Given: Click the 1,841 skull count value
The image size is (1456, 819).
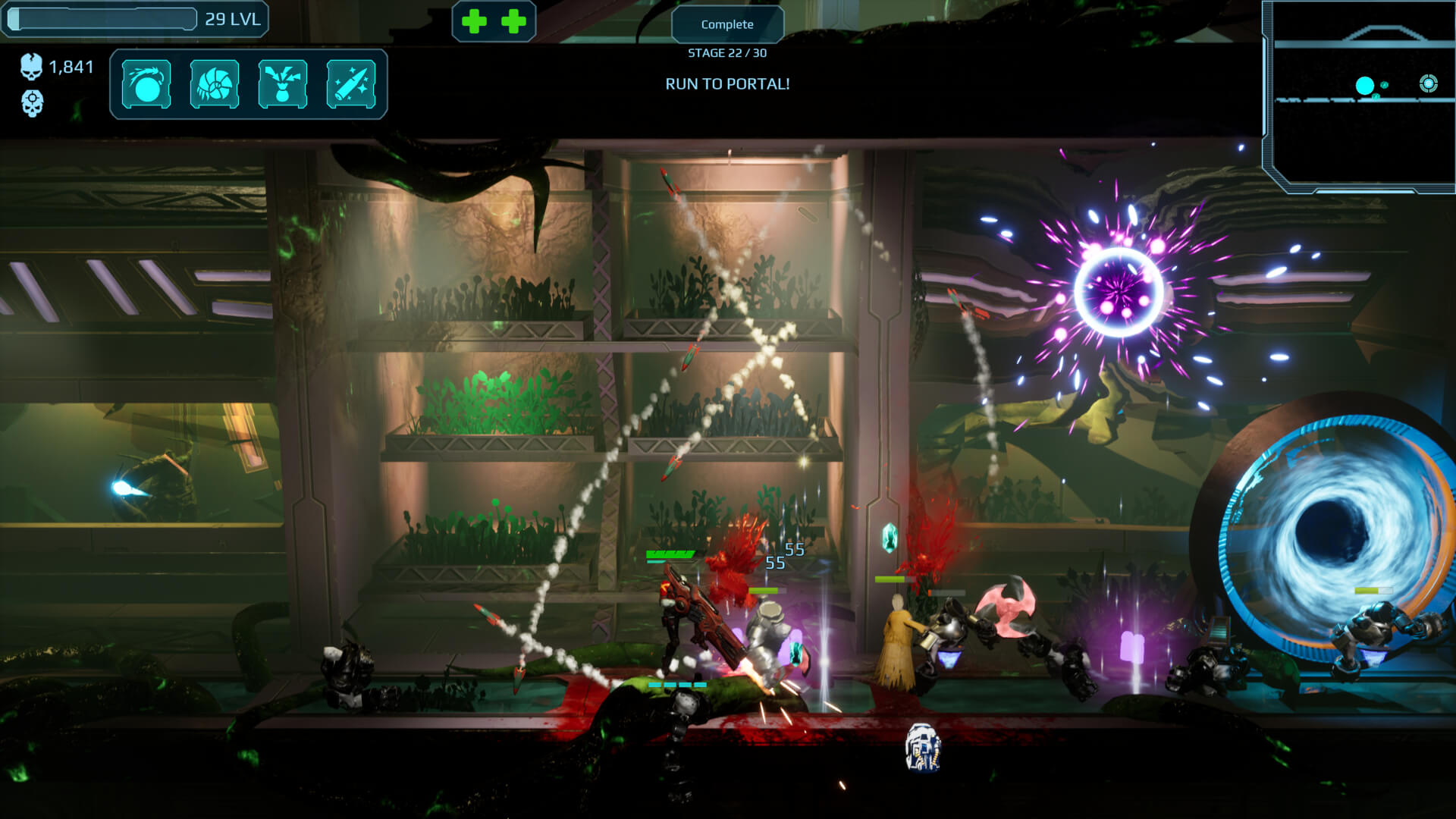Looking at the screenshot, I should click(x=71, y=67).
